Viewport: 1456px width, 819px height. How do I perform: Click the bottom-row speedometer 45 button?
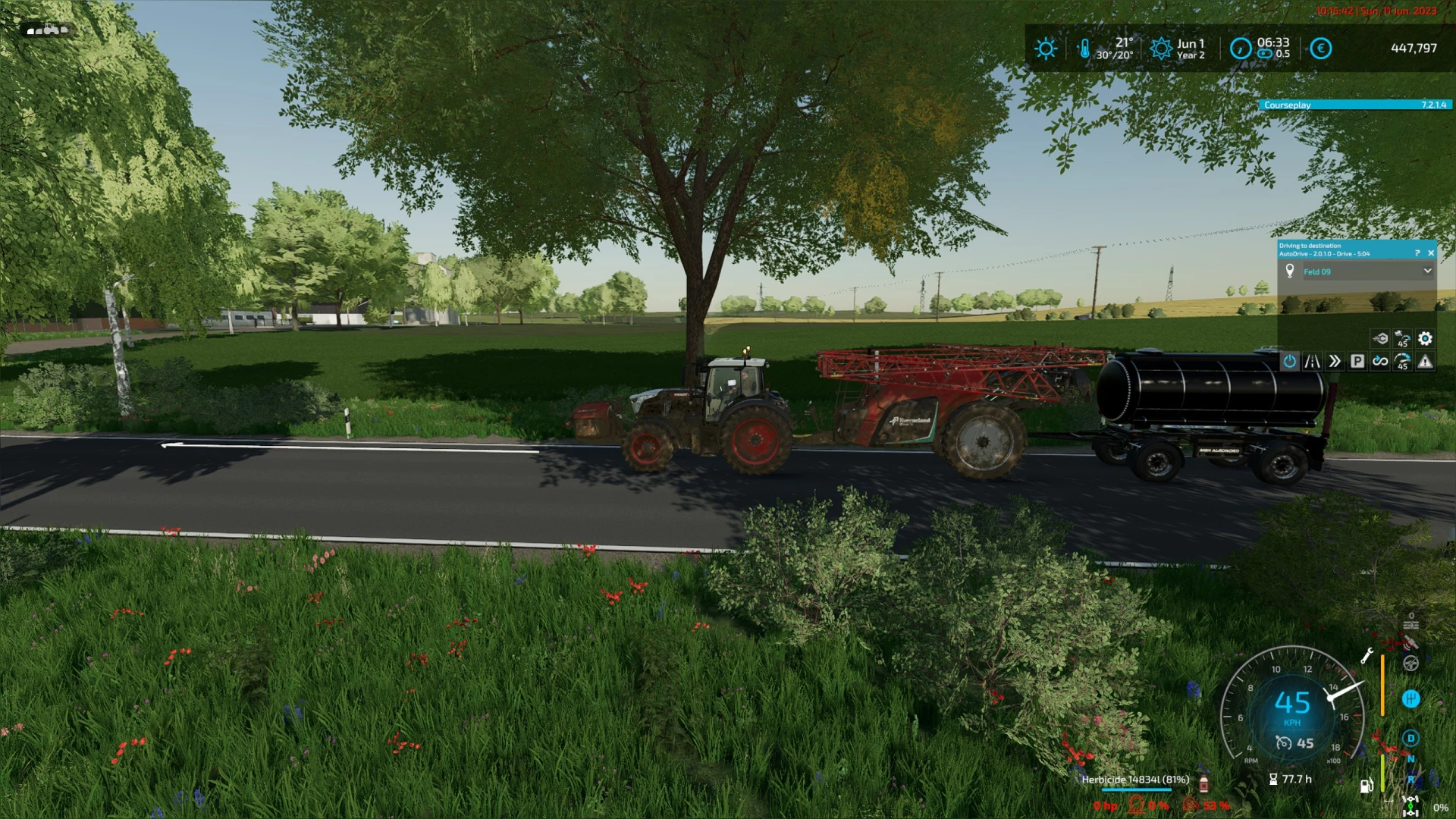1402,362
